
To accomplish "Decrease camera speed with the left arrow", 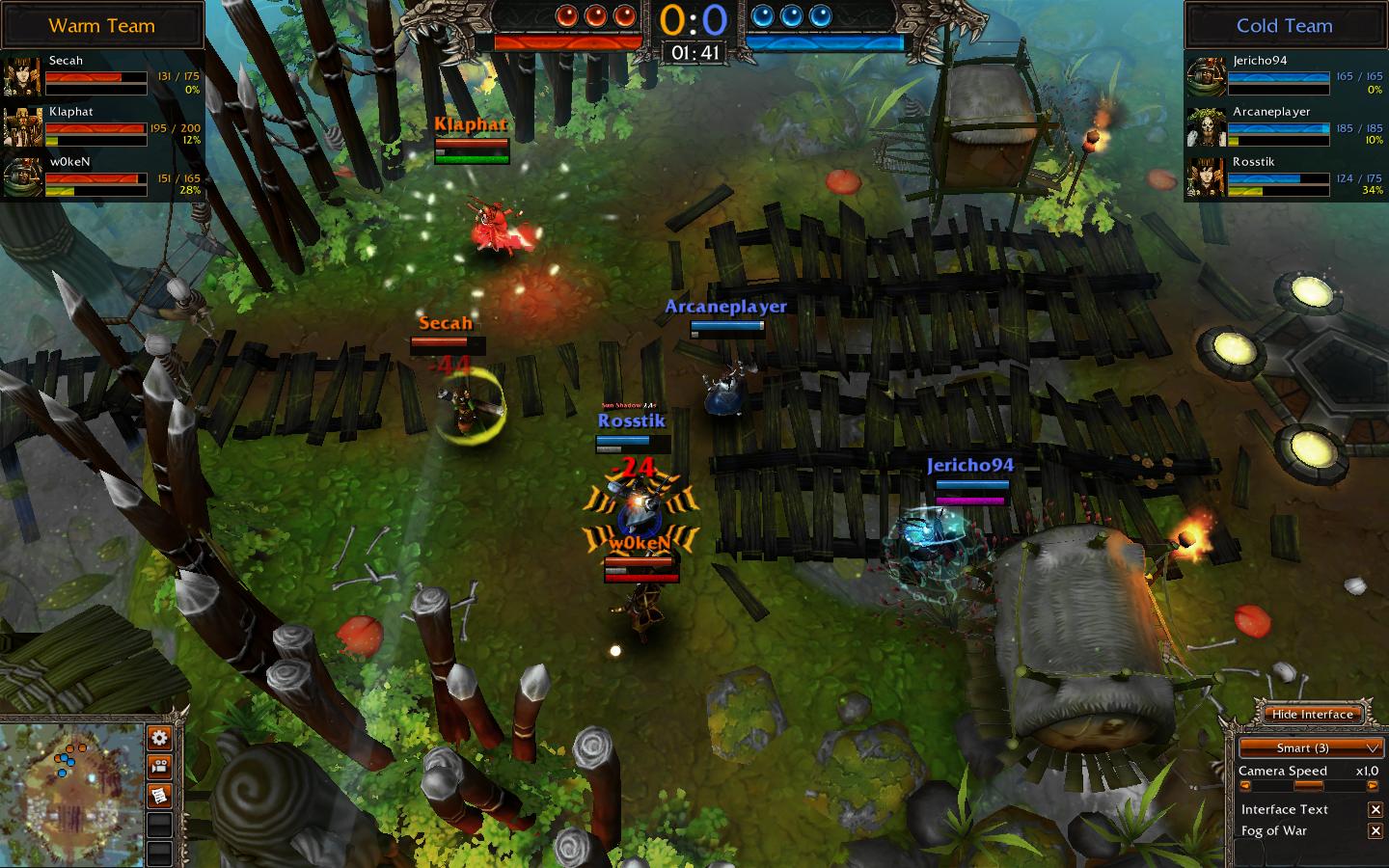I will pos(1245,786).
